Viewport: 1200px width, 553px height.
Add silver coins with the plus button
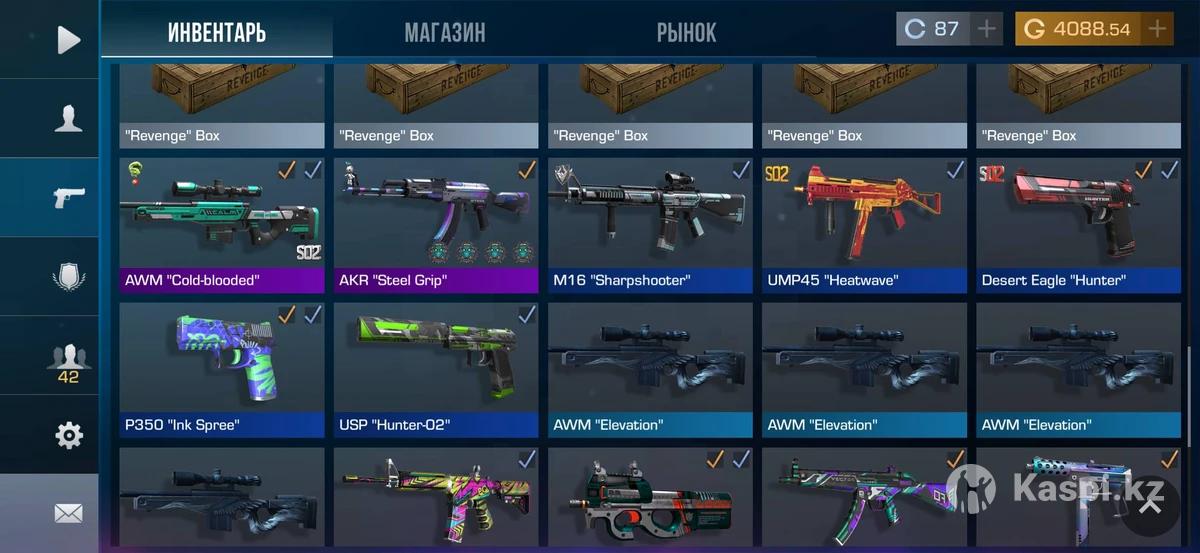pos(987,29)
